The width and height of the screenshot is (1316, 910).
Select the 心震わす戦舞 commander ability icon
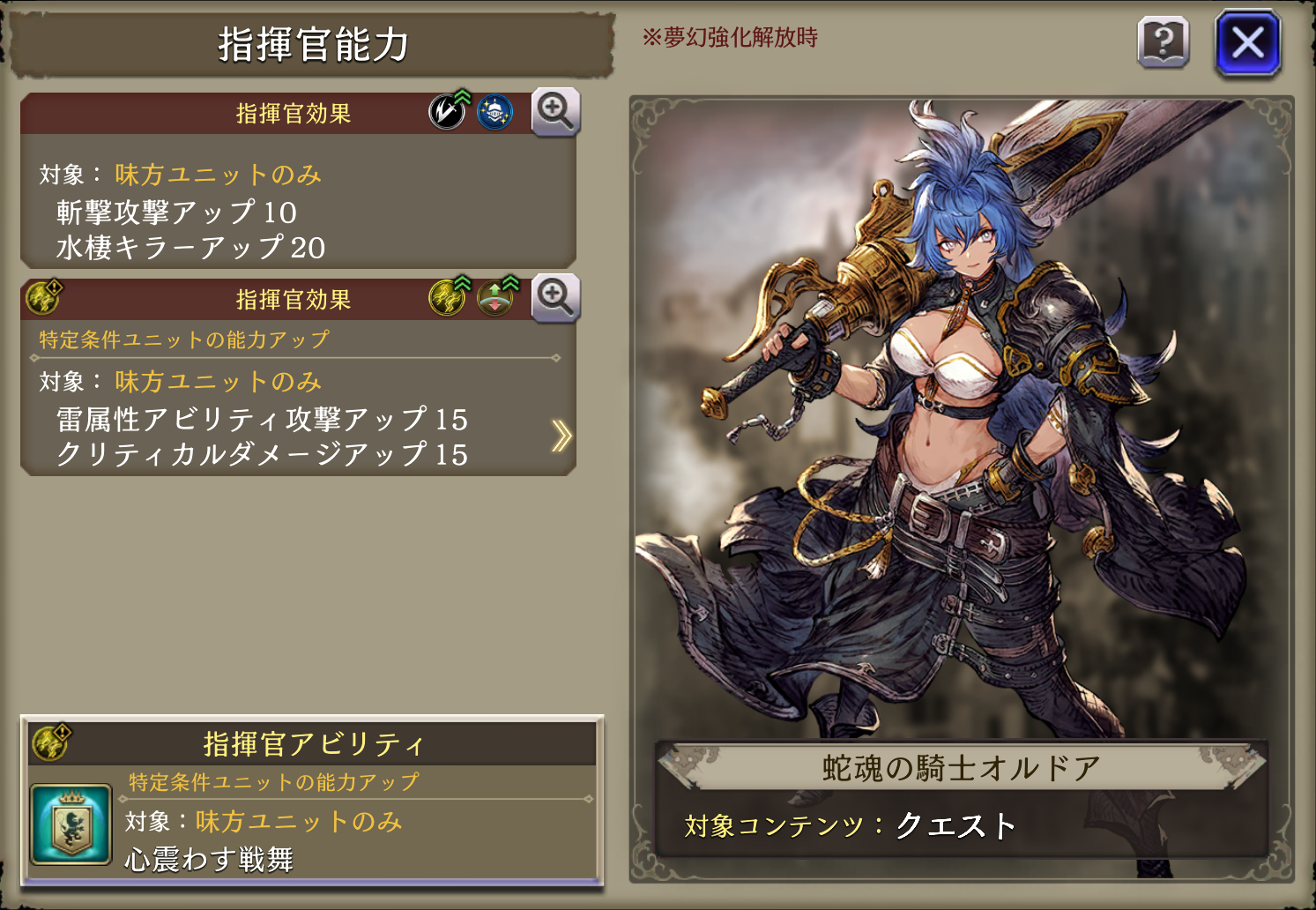click(71, 824)
